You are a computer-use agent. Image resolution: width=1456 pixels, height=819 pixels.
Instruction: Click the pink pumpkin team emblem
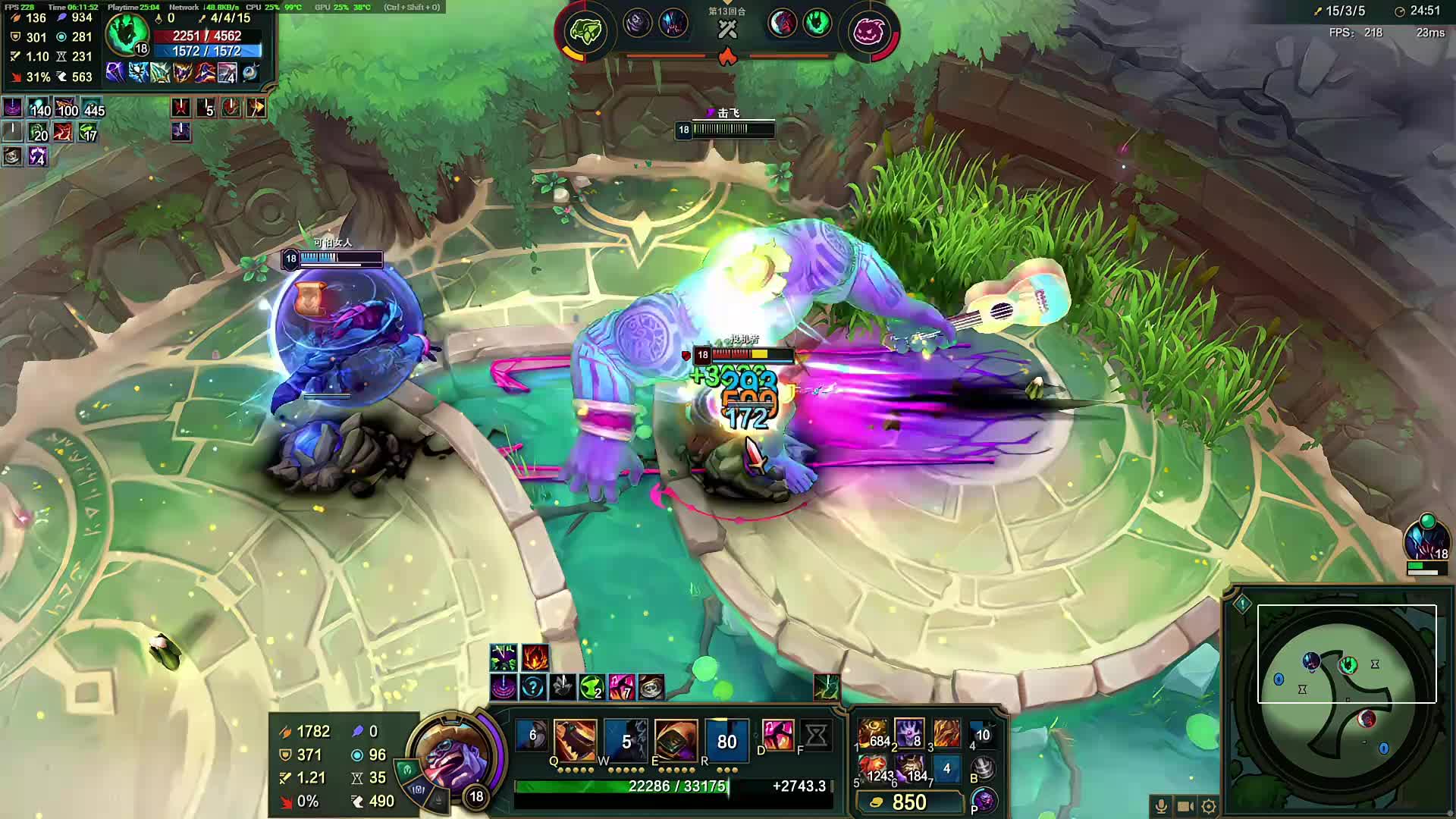point(870,32)
